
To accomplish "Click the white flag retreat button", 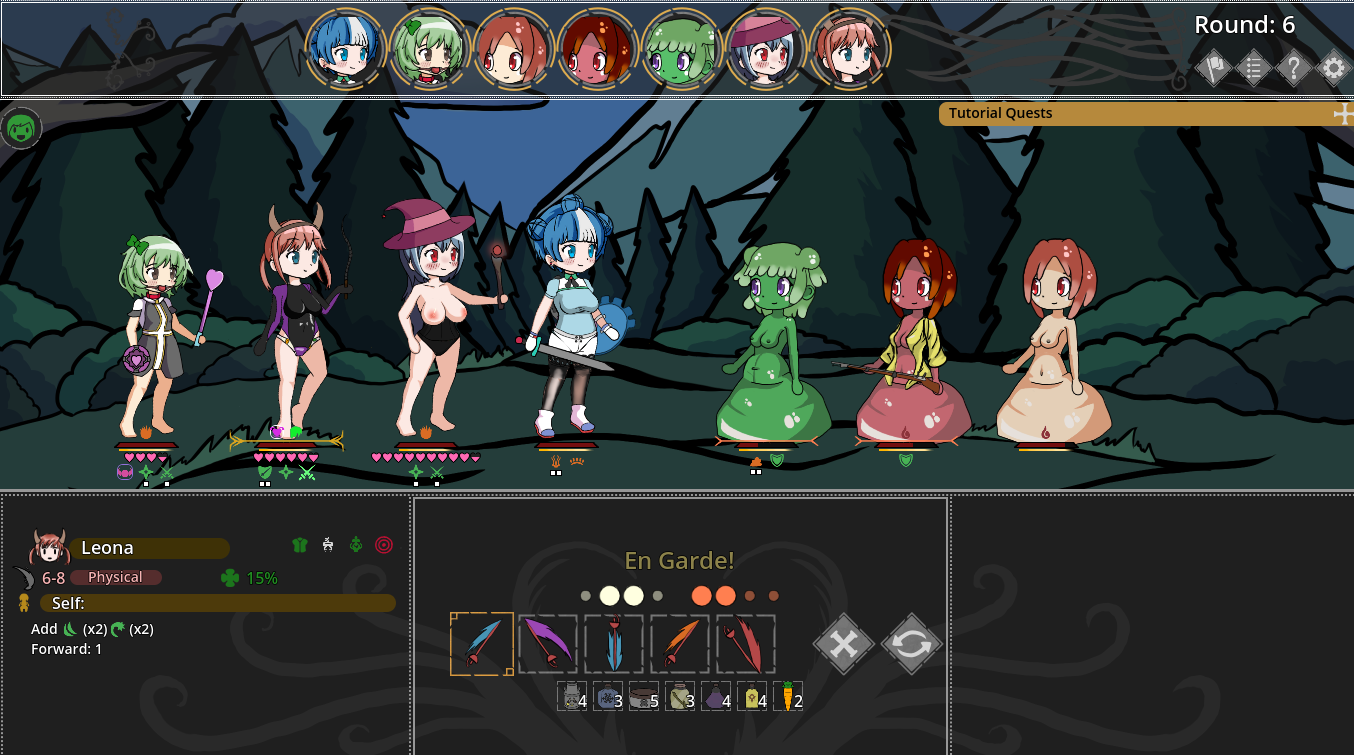I will click(1213, 69).
